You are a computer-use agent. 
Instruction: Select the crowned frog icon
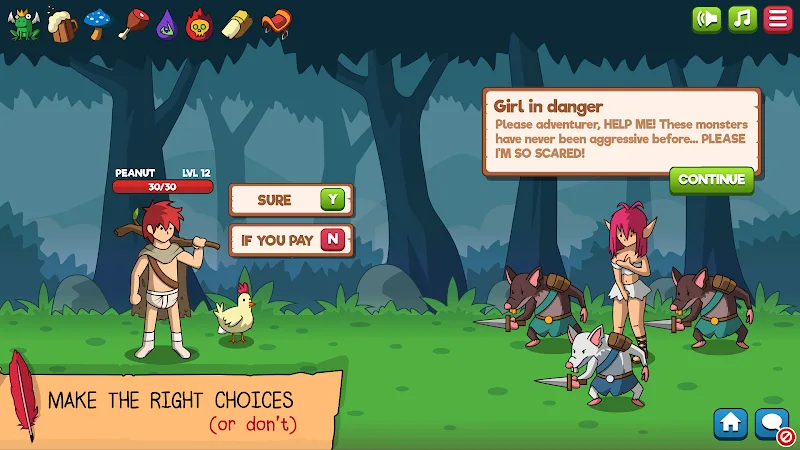point(23,24)
